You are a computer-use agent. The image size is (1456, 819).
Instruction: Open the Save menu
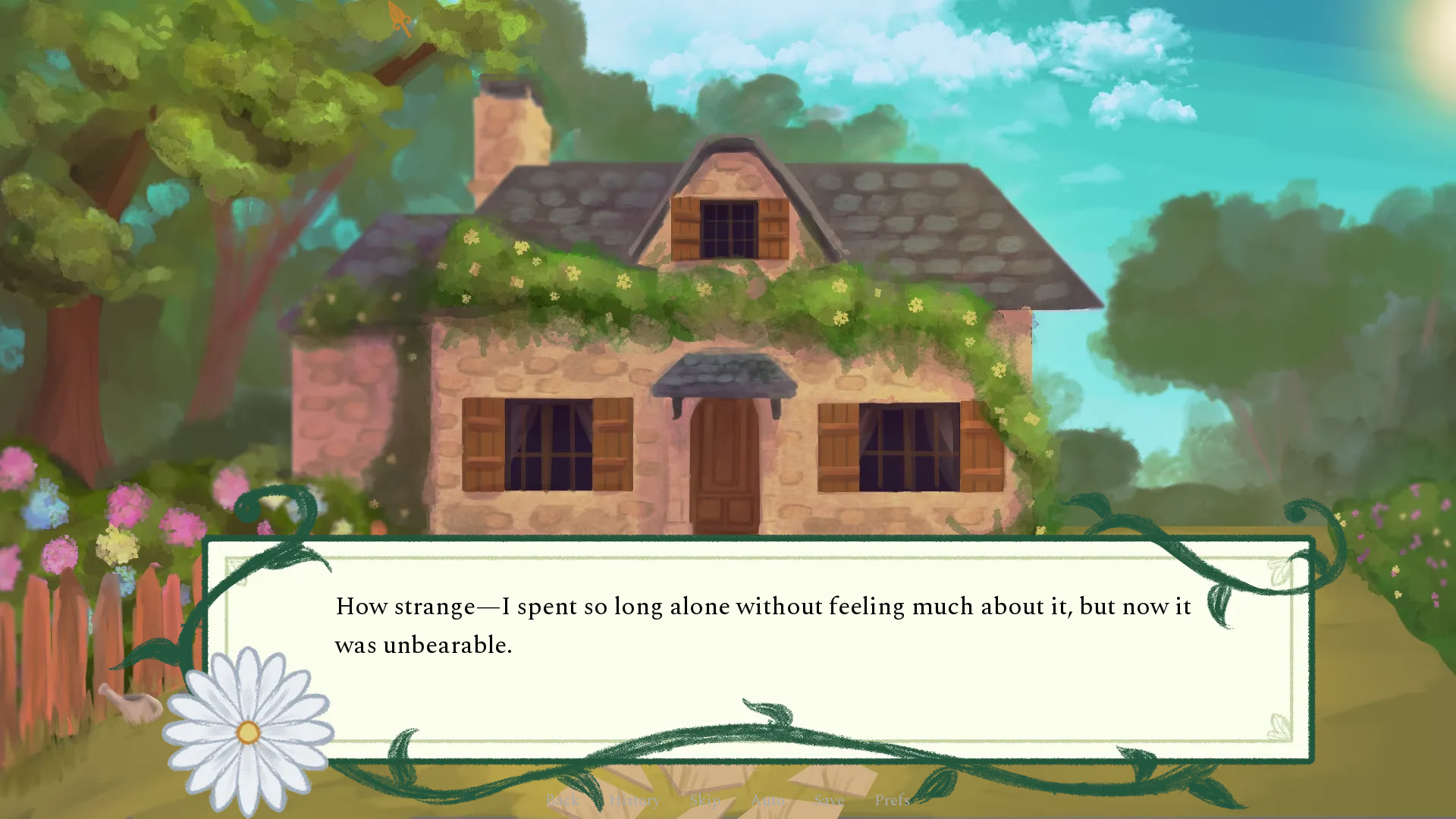pyautogui.click(x=829, y=800)
